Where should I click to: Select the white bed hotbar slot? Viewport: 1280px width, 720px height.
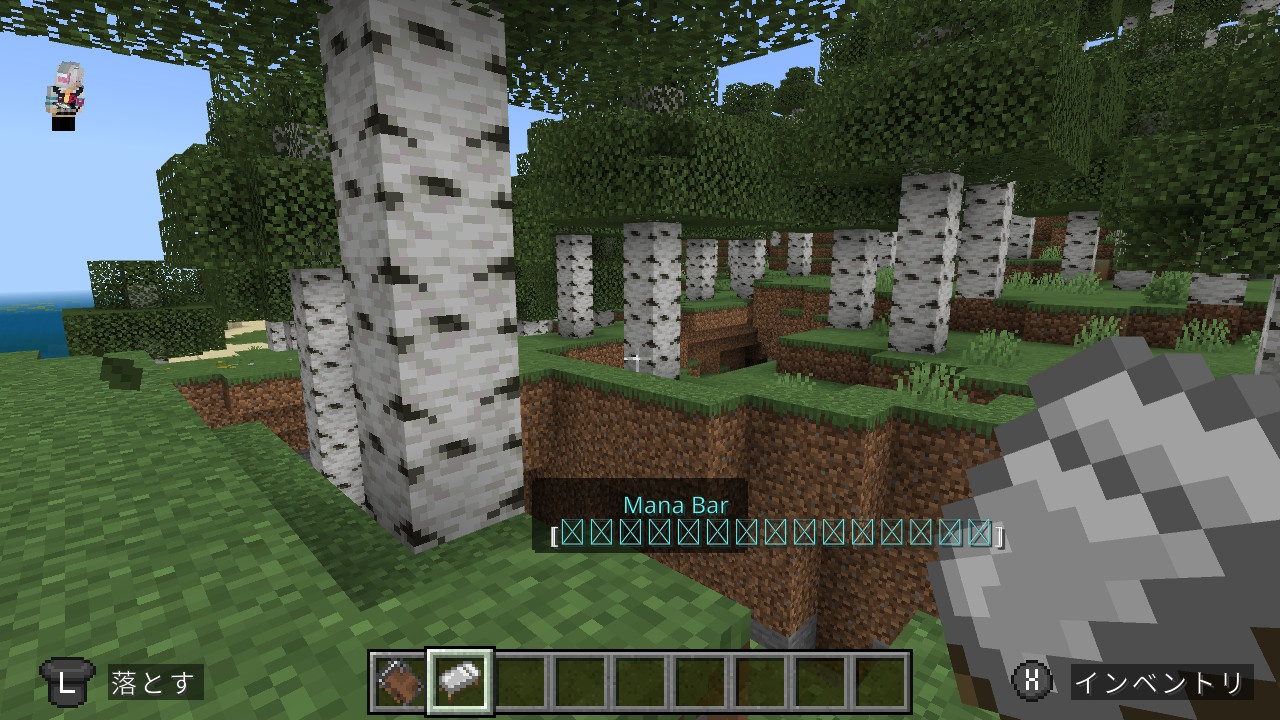(x=459, y=682)
